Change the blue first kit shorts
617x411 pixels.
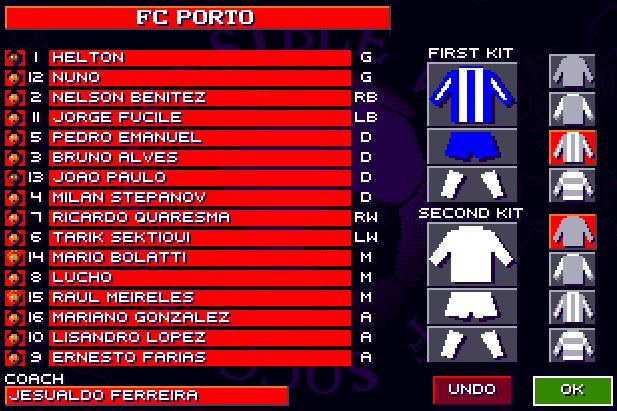[x=472, y=146]
